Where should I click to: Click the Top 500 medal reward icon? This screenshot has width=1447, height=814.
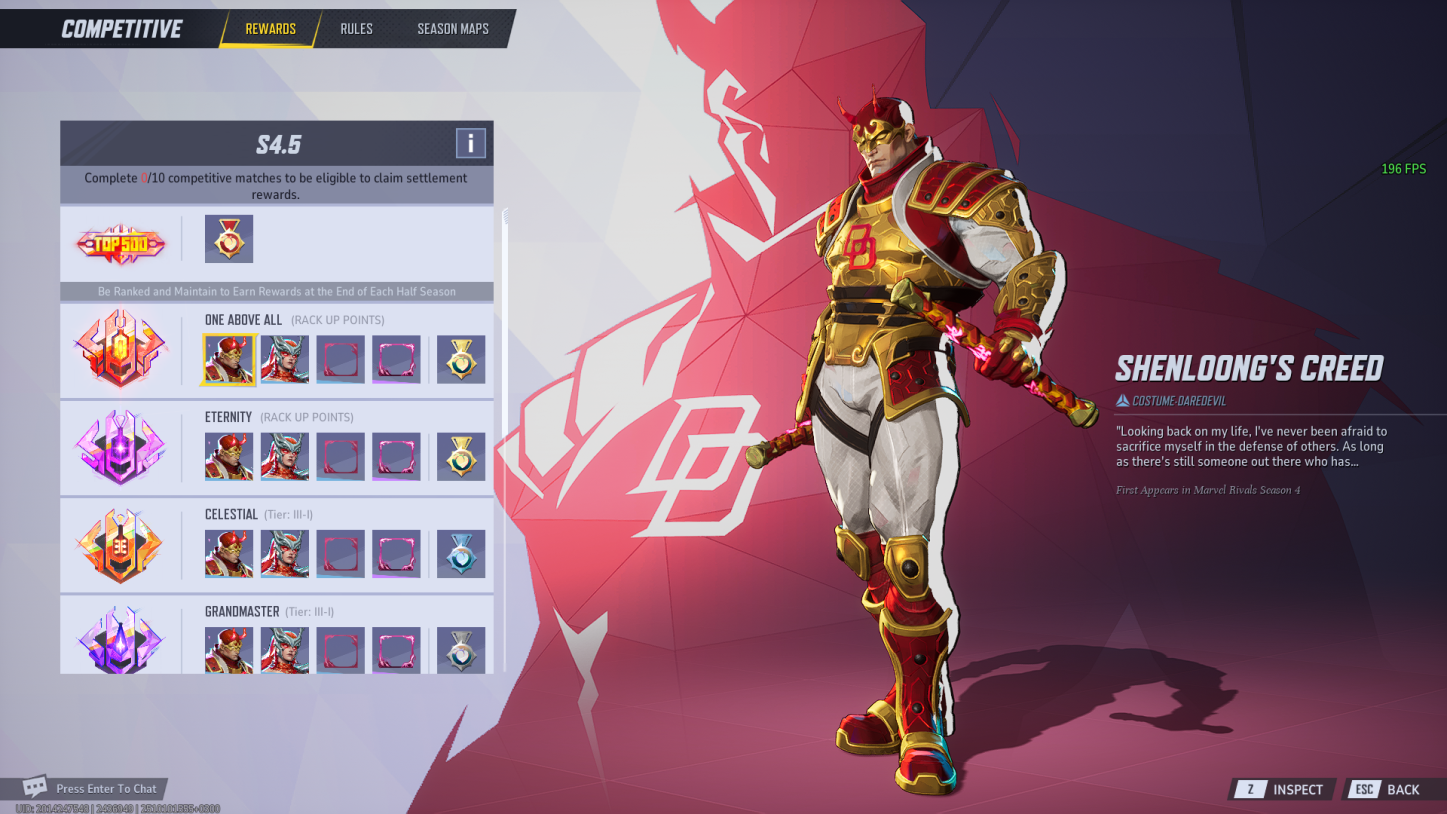[229, 239]
